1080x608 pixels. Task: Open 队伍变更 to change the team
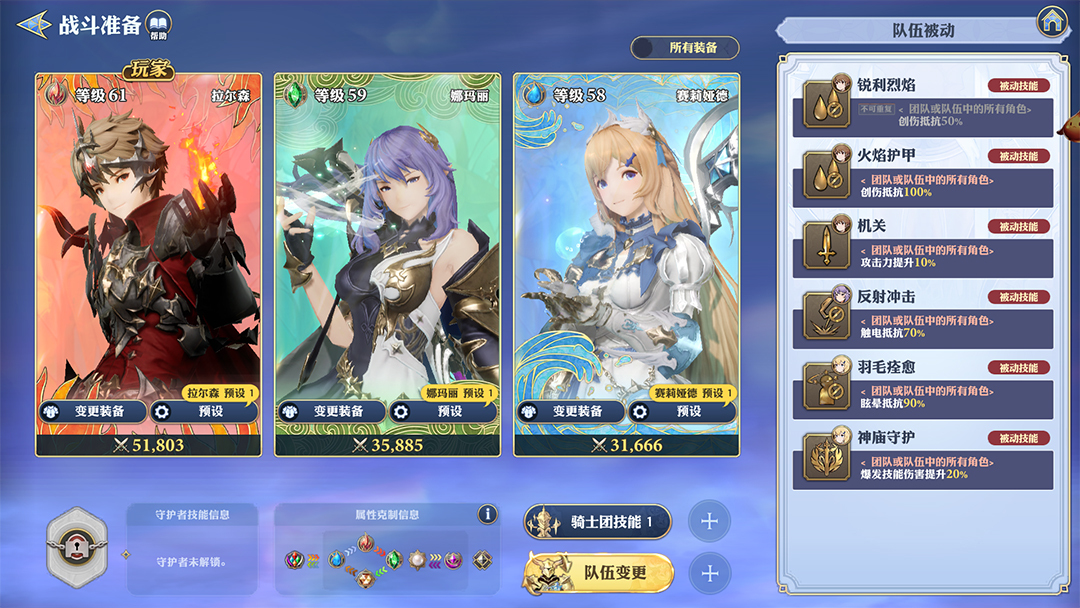tap(598, 573)
